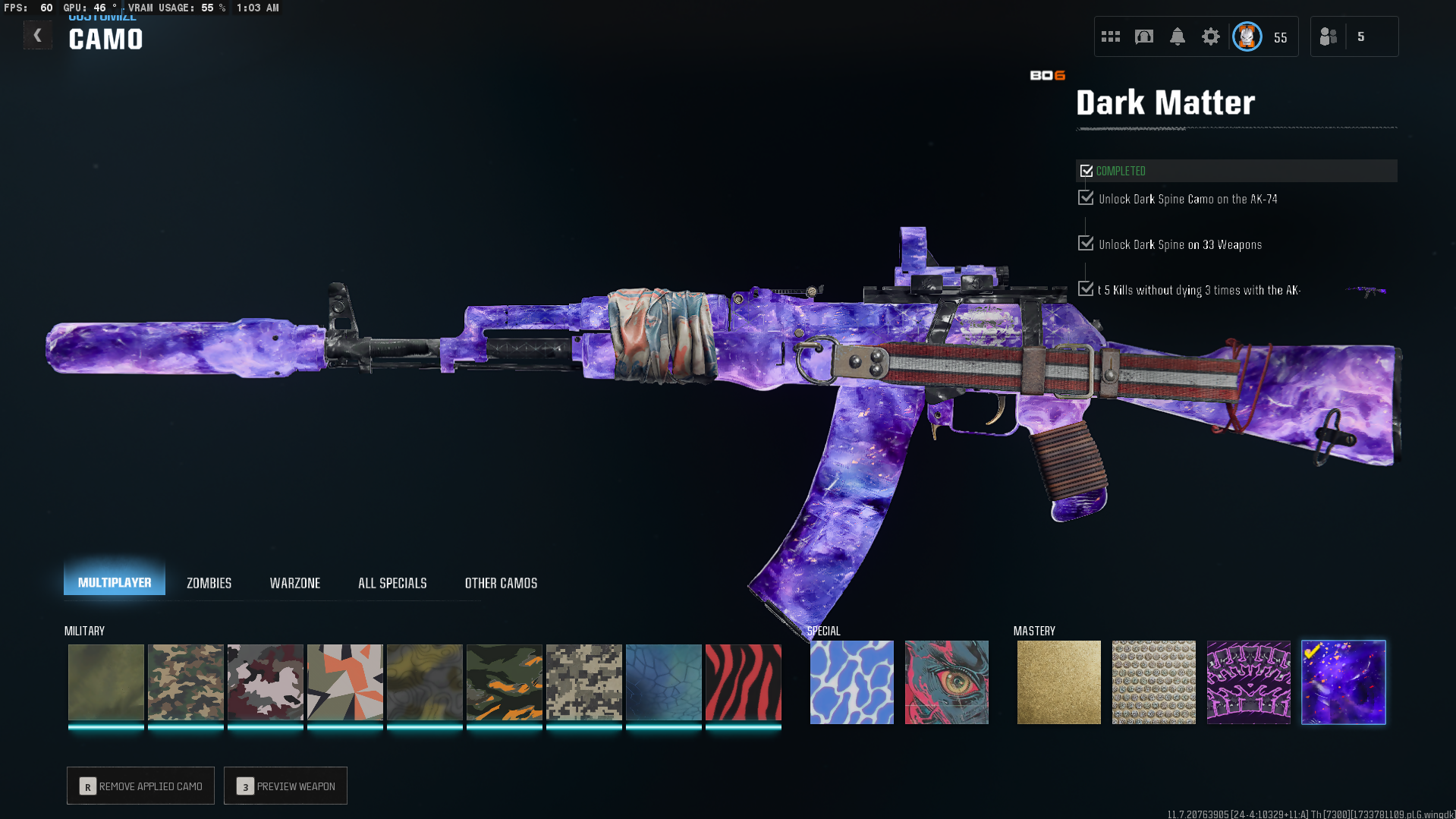This screenshot has width=1456, height=819.
Task: Go back using the top-left arrow
Action: pyautogui.click(x=37, y=36)
